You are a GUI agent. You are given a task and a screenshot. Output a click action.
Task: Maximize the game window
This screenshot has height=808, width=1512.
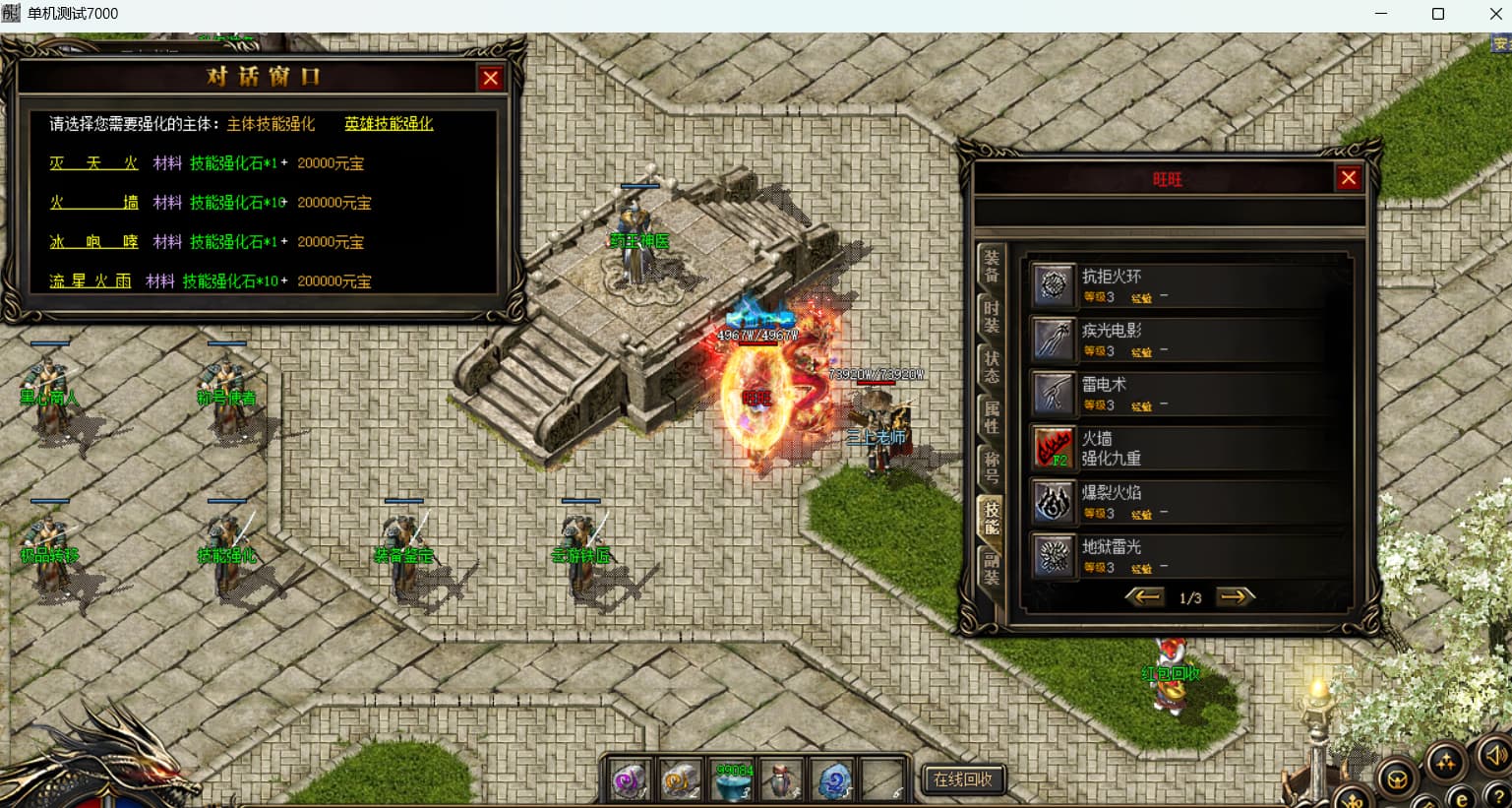(1437, 14)
